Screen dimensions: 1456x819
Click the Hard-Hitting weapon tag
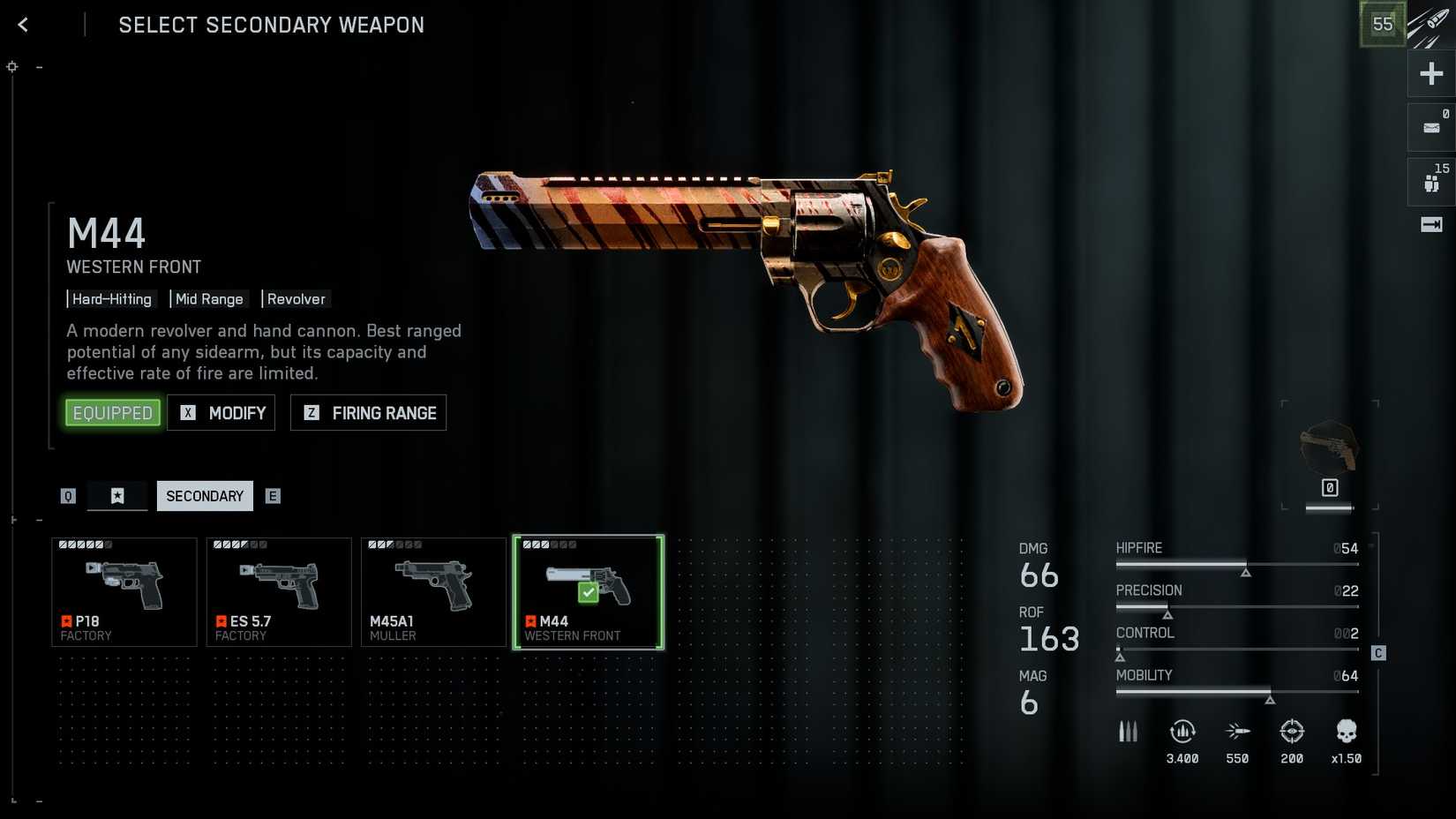tap(112, 299)
